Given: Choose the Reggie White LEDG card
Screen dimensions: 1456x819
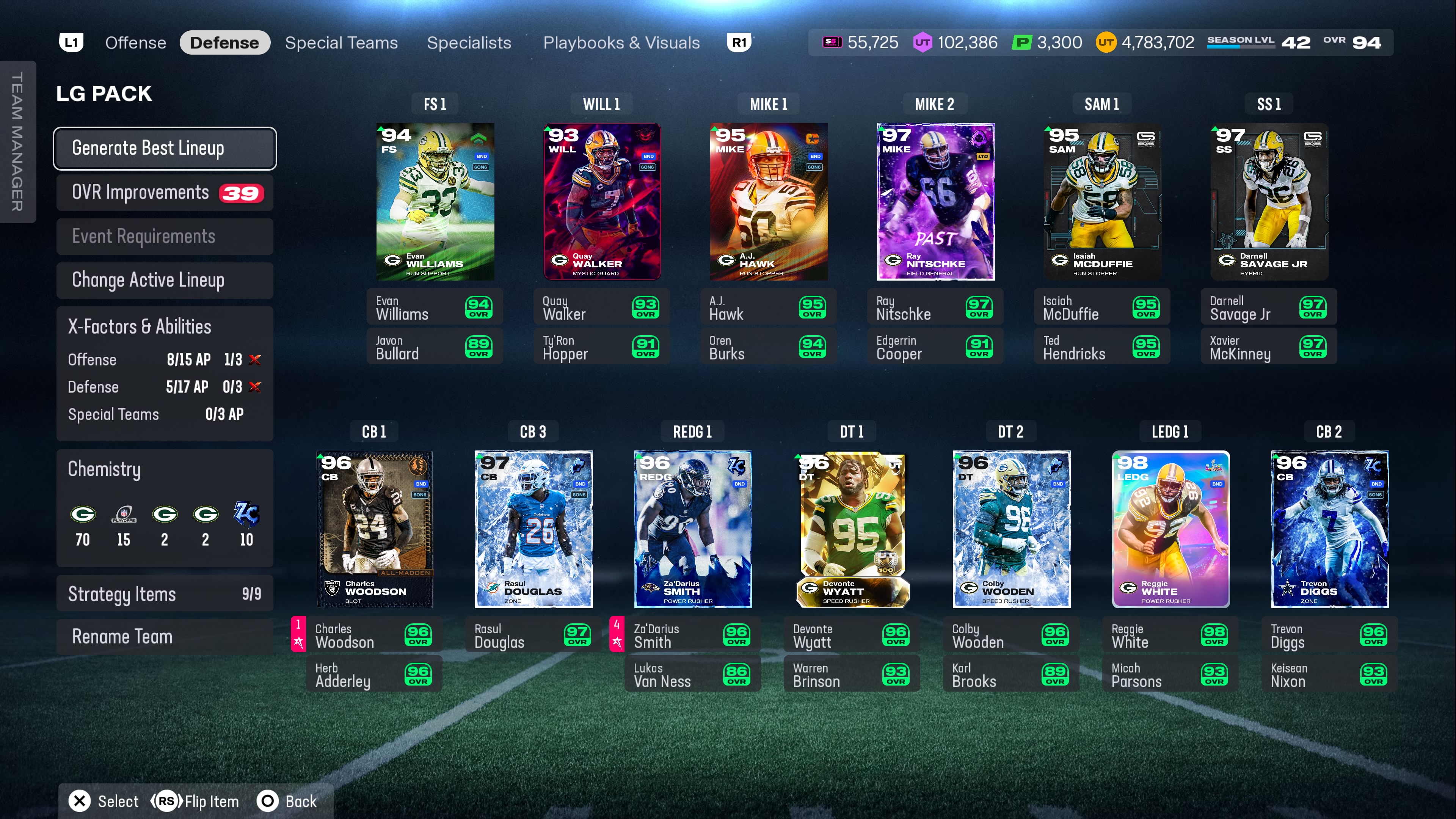Looking at the screenshot, I should pos(1170,529).
